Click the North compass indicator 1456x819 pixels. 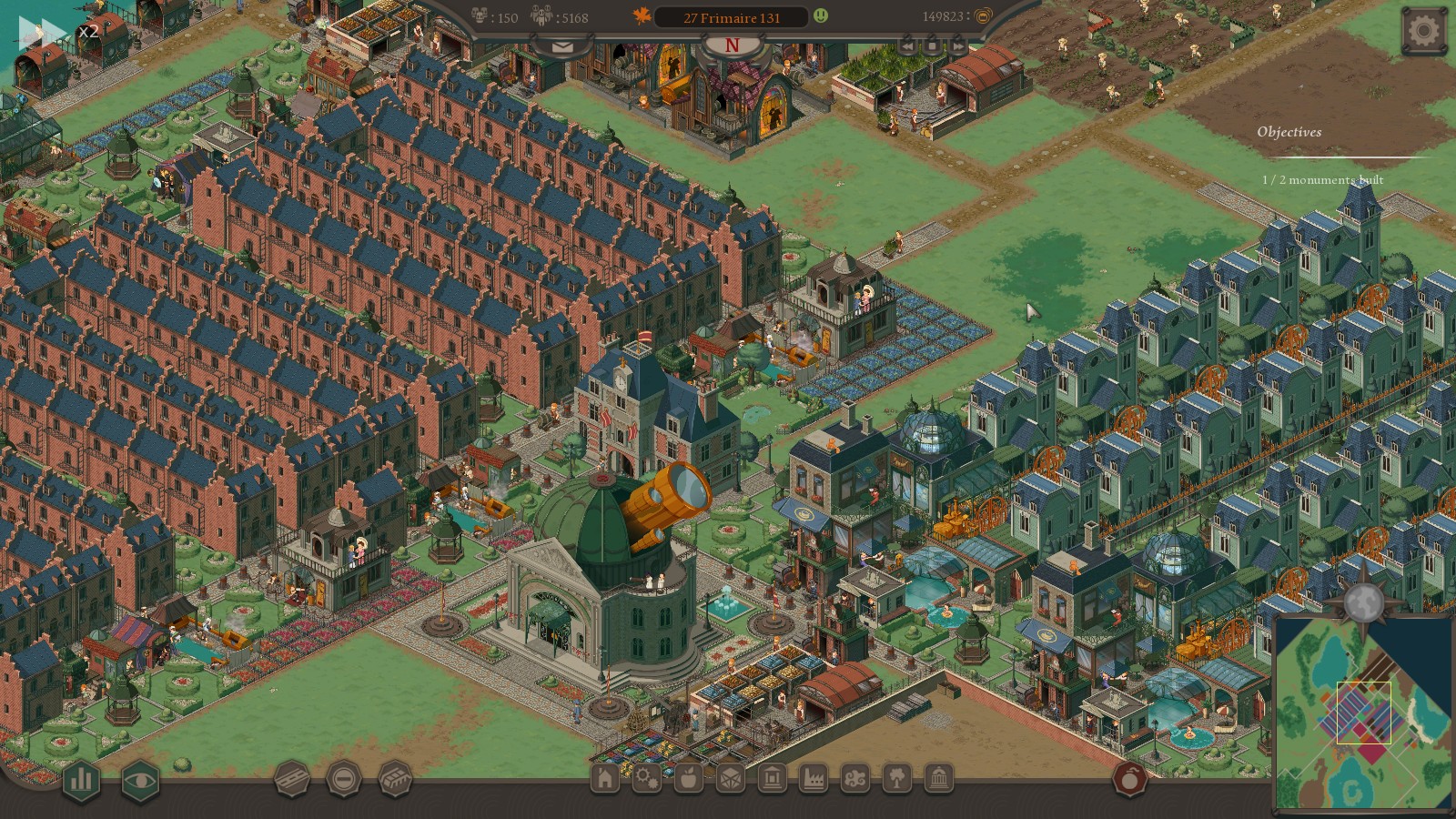(732, 45)
